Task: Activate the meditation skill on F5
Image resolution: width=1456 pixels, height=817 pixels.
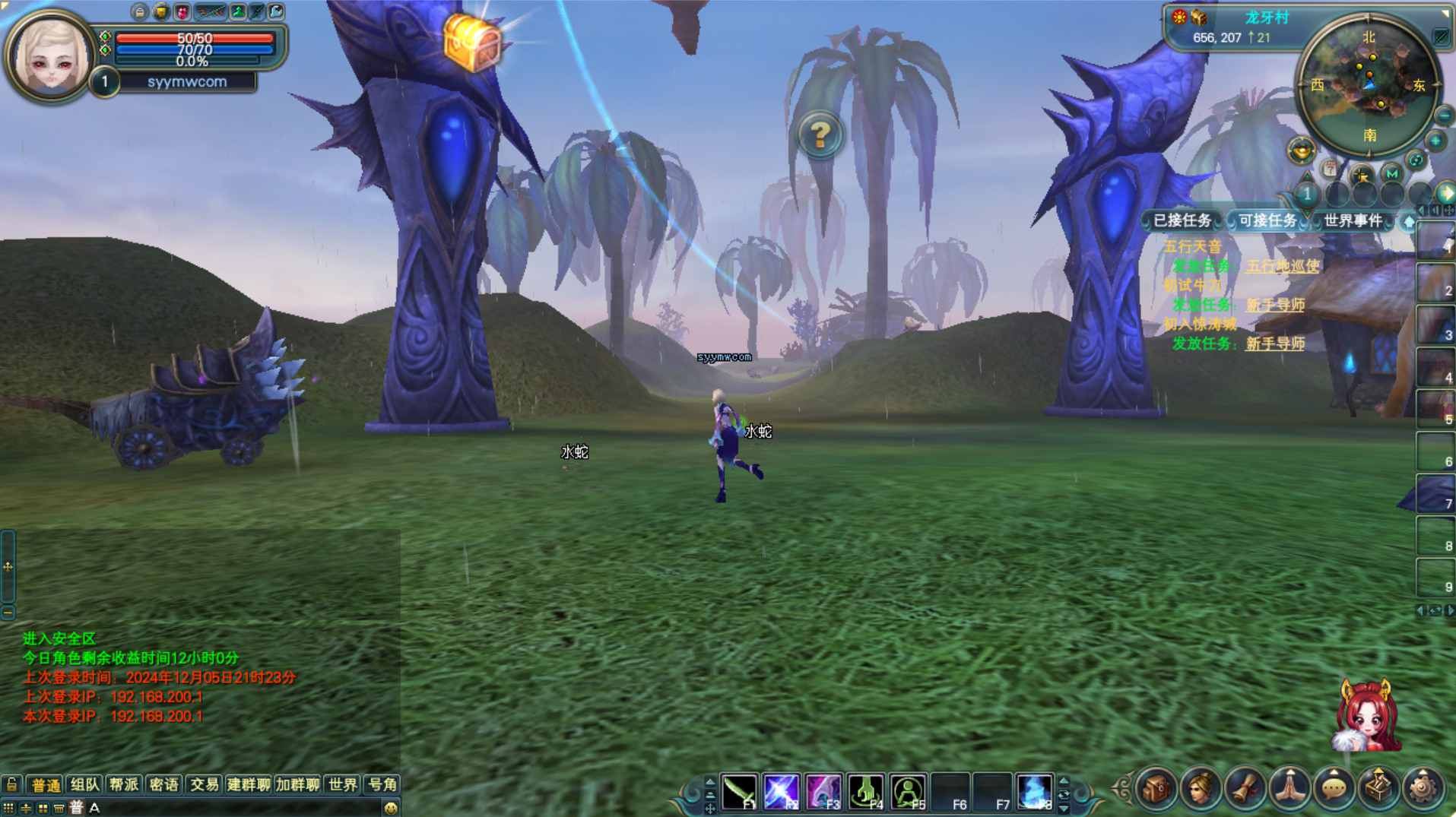Action: coord(908,791)
